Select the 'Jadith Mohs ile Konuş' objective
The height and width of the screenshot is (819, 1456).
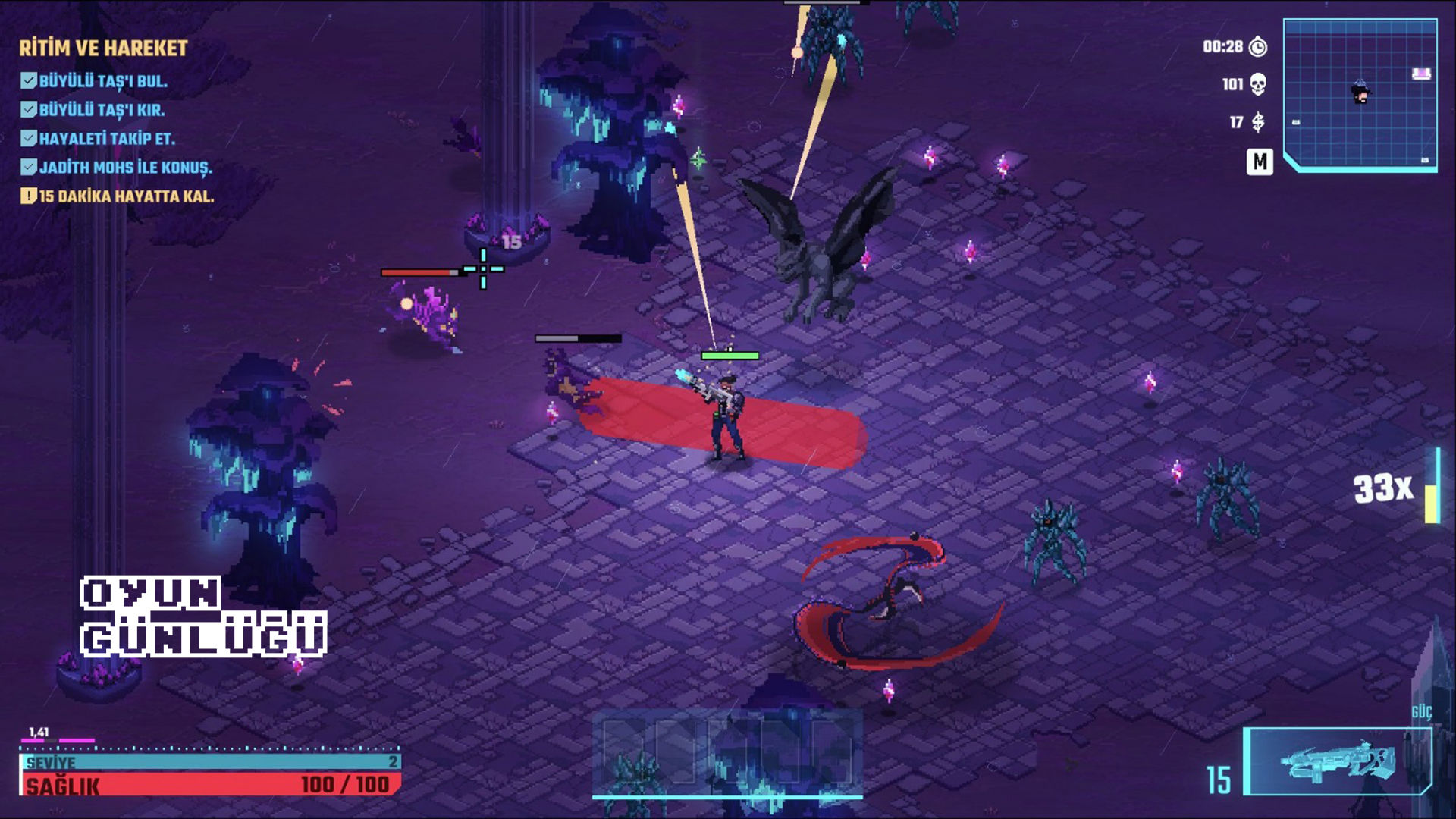pyautogui.click(x=125, y=168)
